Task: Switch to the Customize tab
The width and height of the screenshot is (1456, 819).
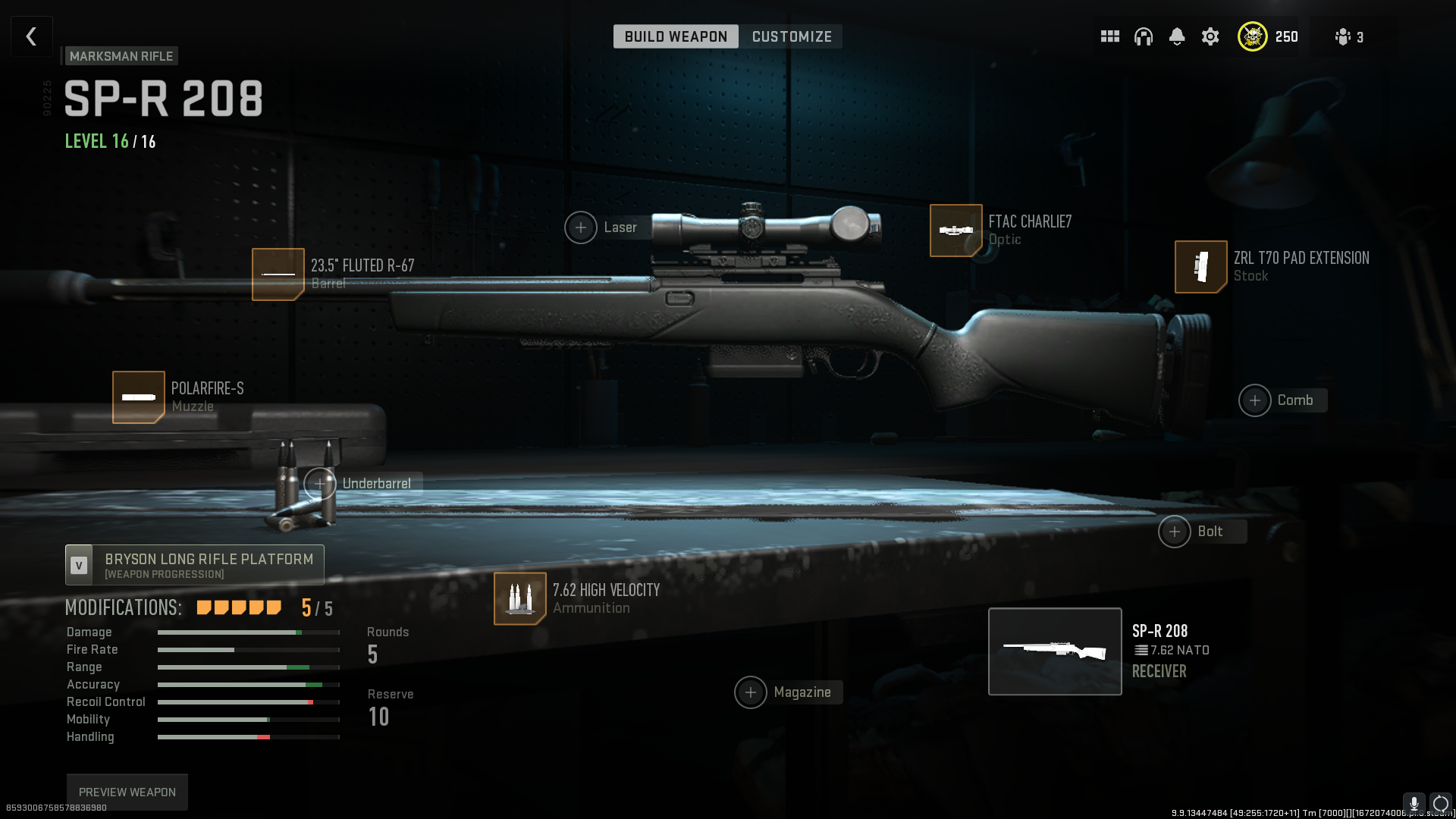Action: pyautogui.click(x=792, y=36)
